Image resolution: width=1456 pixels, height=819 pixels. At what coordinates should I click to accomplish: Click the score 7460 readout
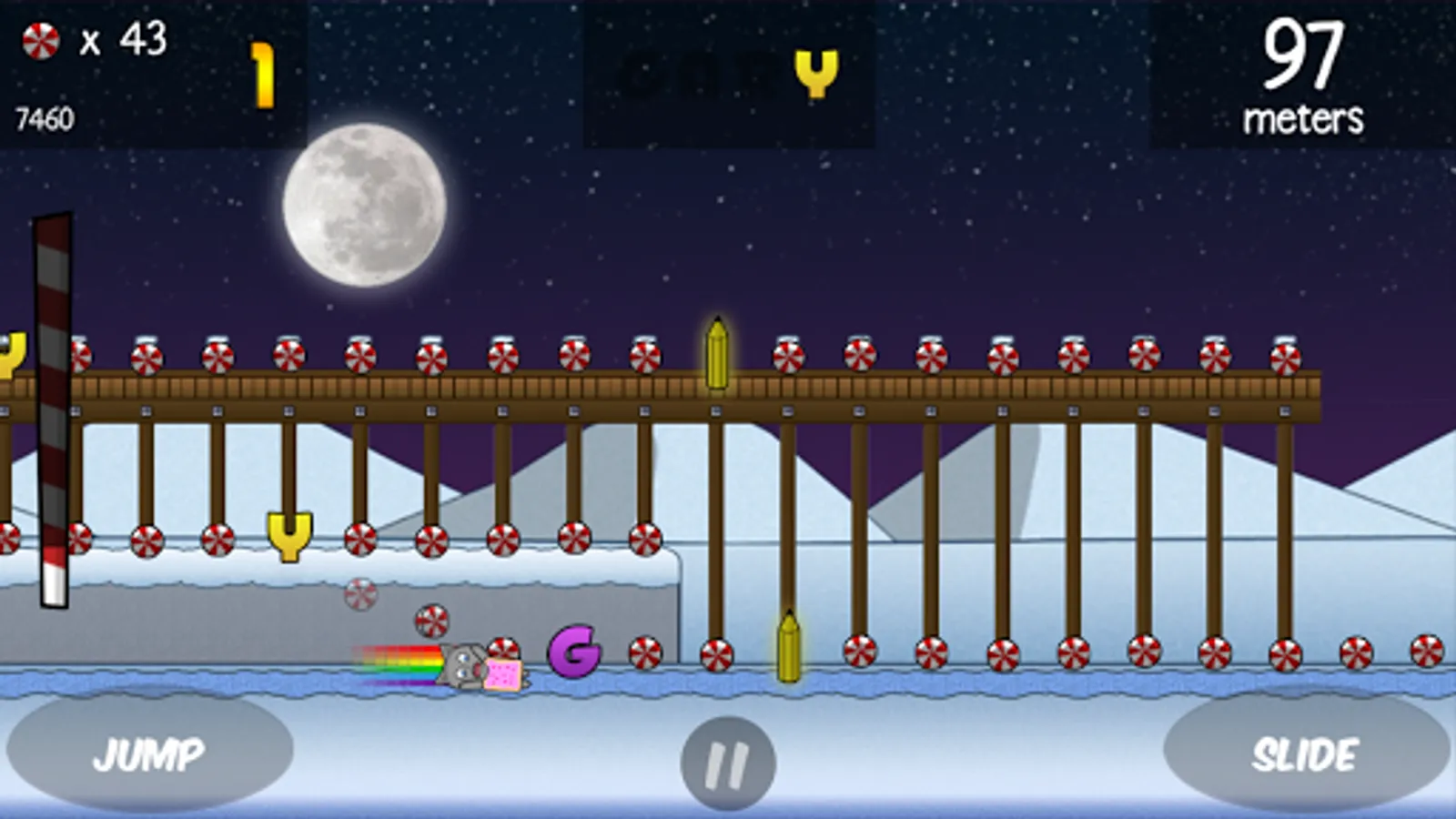pos(43,116)
